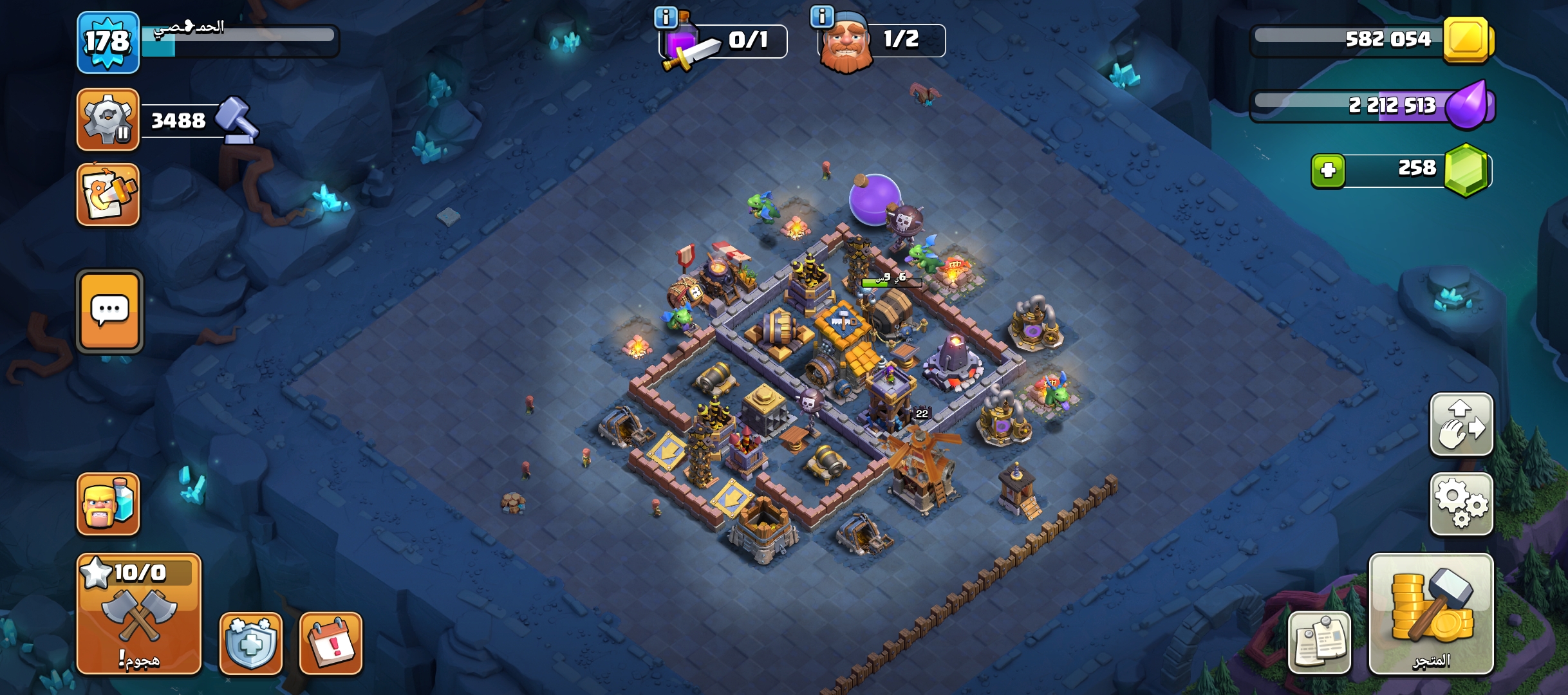The width and height of the screenshot is (1568, 695).
Task: Open the settings gears button
Action: [x=1461, y=504]
